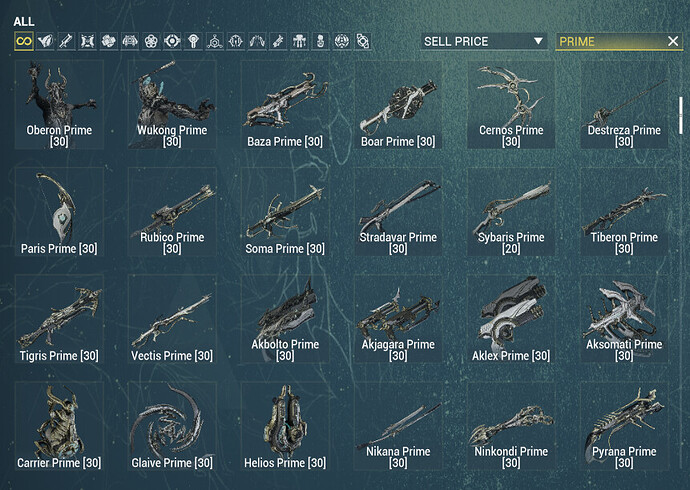Select the Nikana Prime sword
The width and height of the screenshot is (690, 490).
tap(398, 427)
